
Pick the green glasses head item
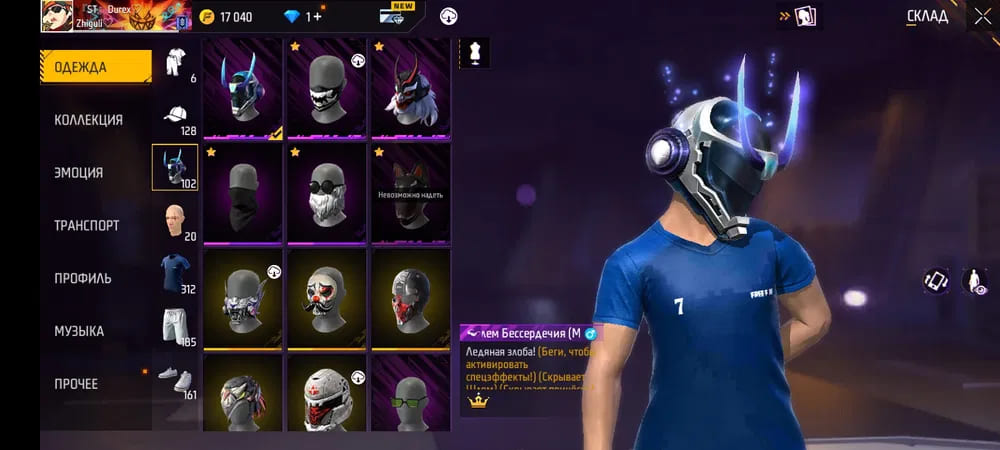[411, 393]
